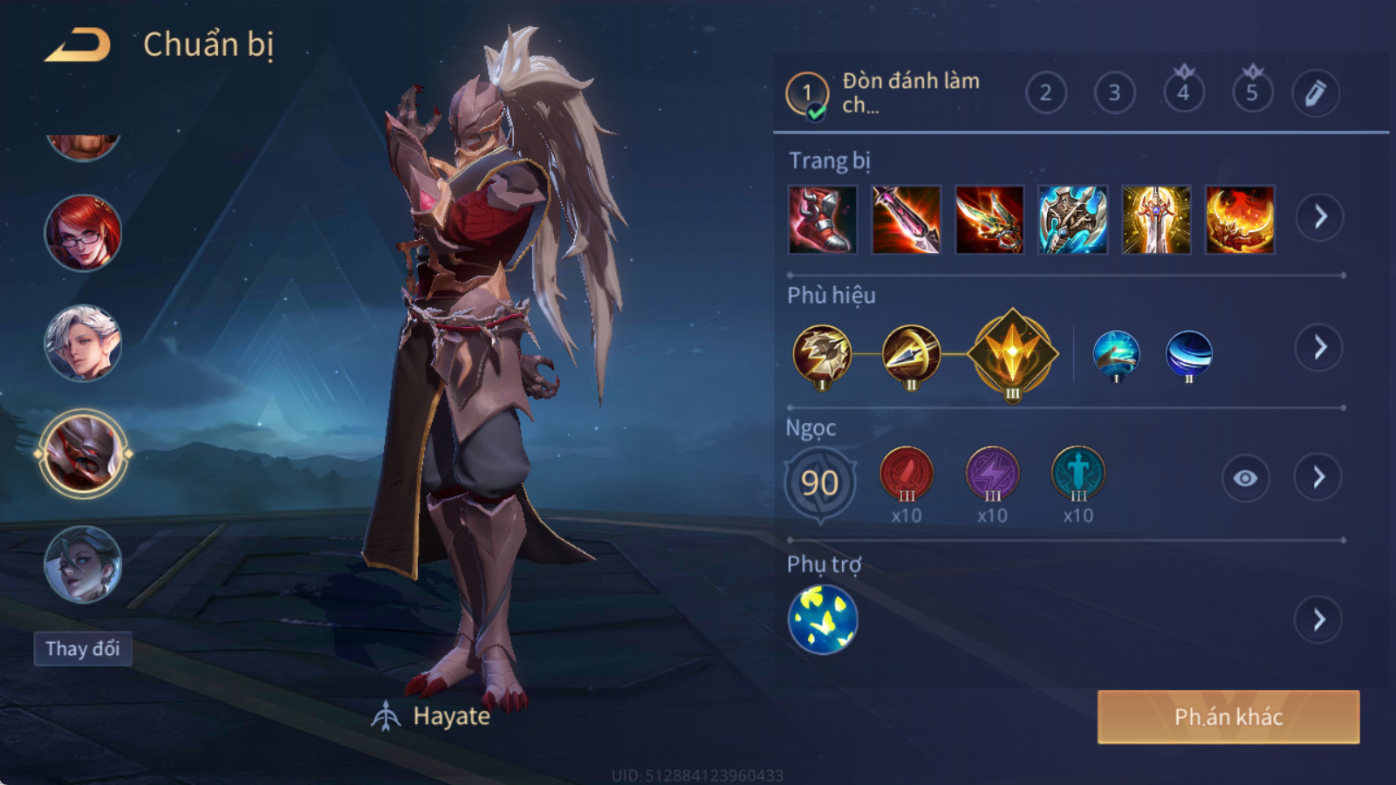Image resolution: width=1396 pixels, height=785 pixels.
Task: Open the Trang bị equipment arrow
Action: click(1320, 217)
